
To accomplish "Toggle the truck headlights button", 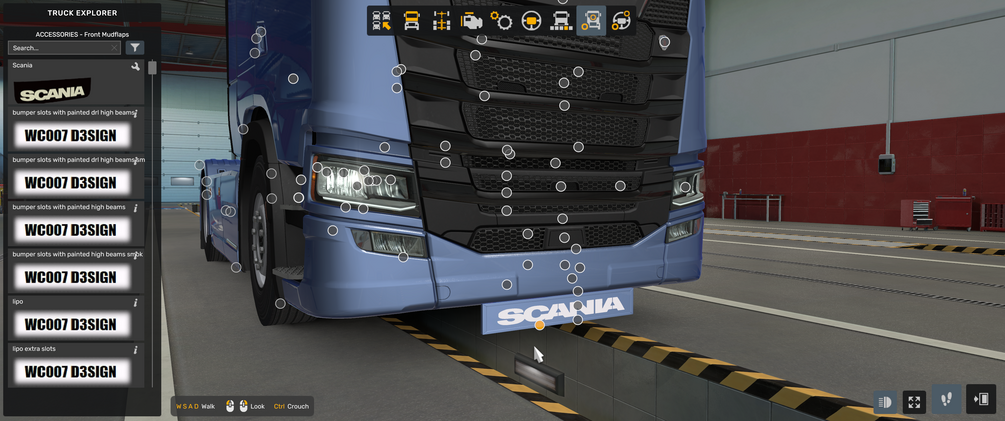I will 885,402.
